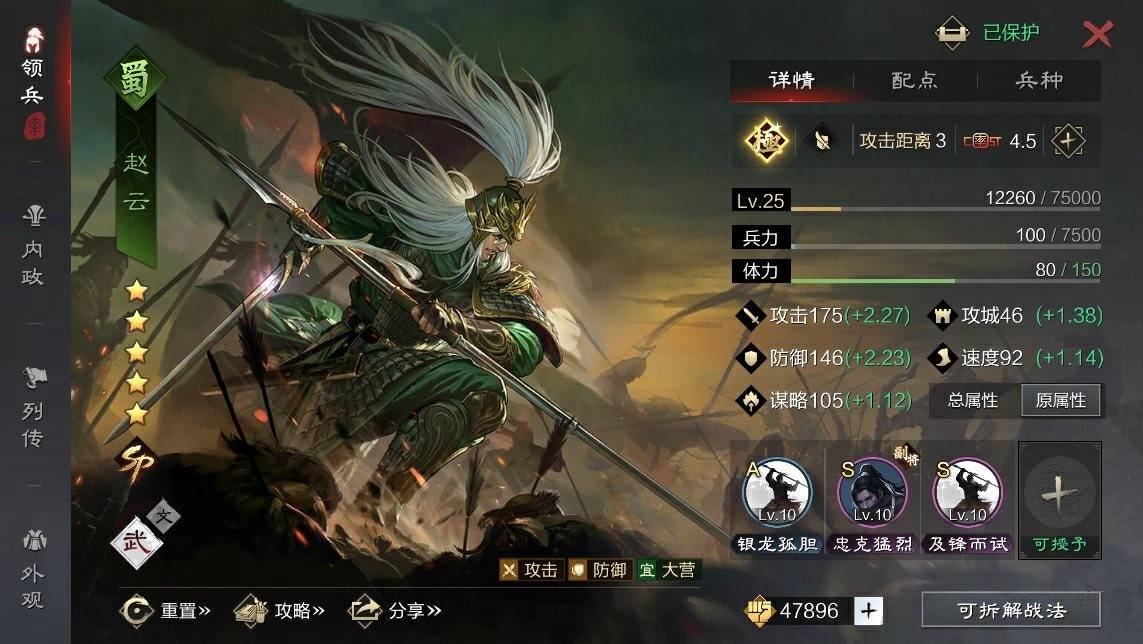The image size is (1143, 644).
Task: Select the 忠克猛烈 skill icon
Action: click(x=872, y=495)
